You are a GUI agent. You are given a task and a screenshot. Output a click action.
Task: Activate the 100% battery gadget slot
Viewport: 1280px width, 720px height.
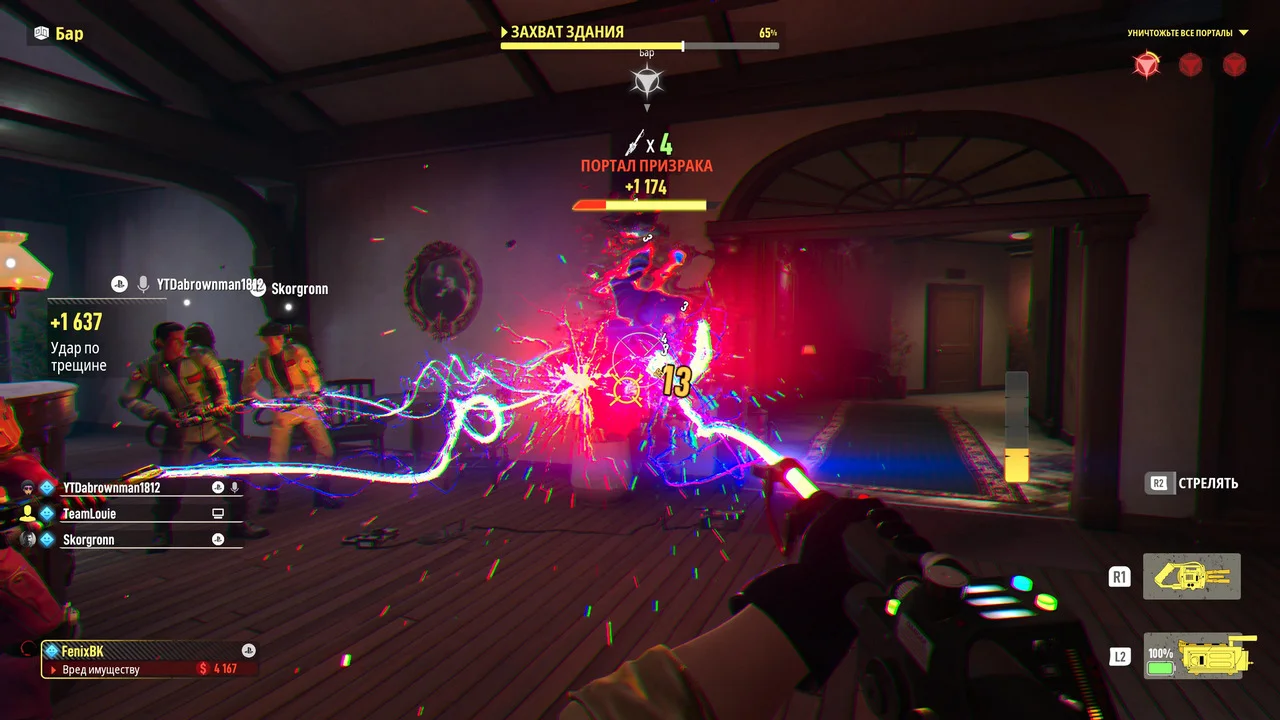tap(1191, 658)
